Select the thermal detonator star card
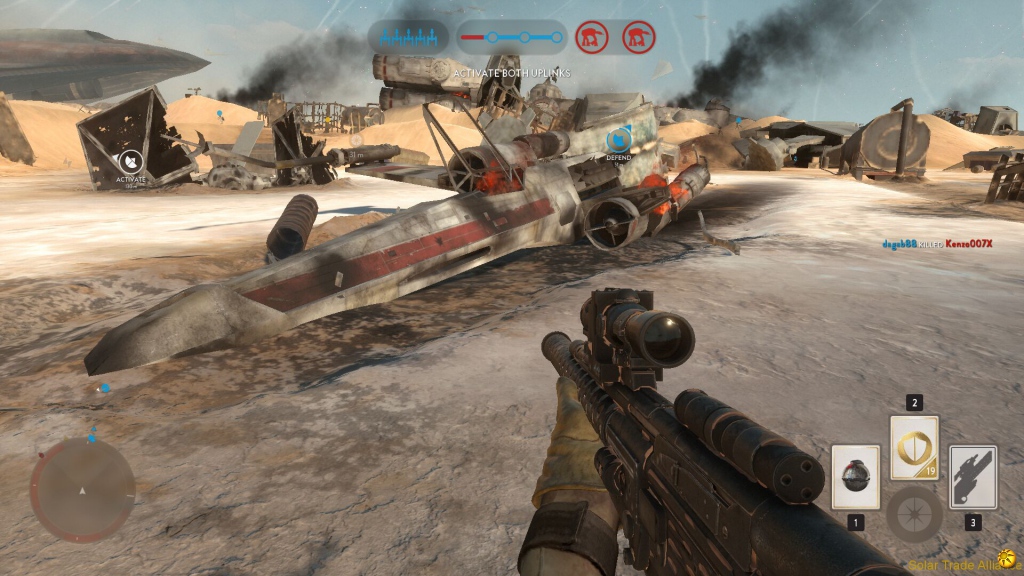This screenshot has width=1024, height=576. pos(855,477)
